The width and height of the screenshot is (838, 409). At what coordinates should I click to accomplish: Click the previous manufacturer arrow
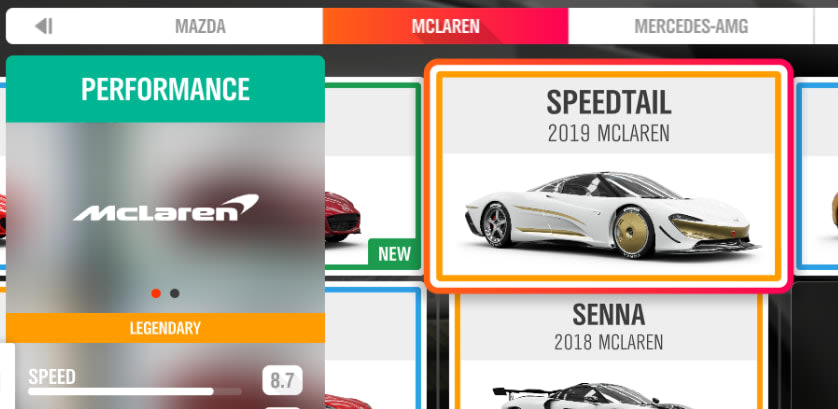pos(43,27)
